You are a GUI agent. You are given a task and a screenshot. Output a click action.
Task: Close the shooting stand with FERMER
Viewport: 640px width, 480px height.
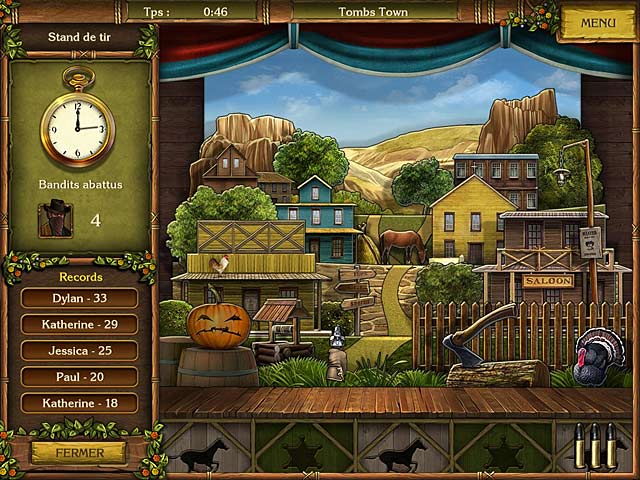pyautogui.click(x=79, y=452)
